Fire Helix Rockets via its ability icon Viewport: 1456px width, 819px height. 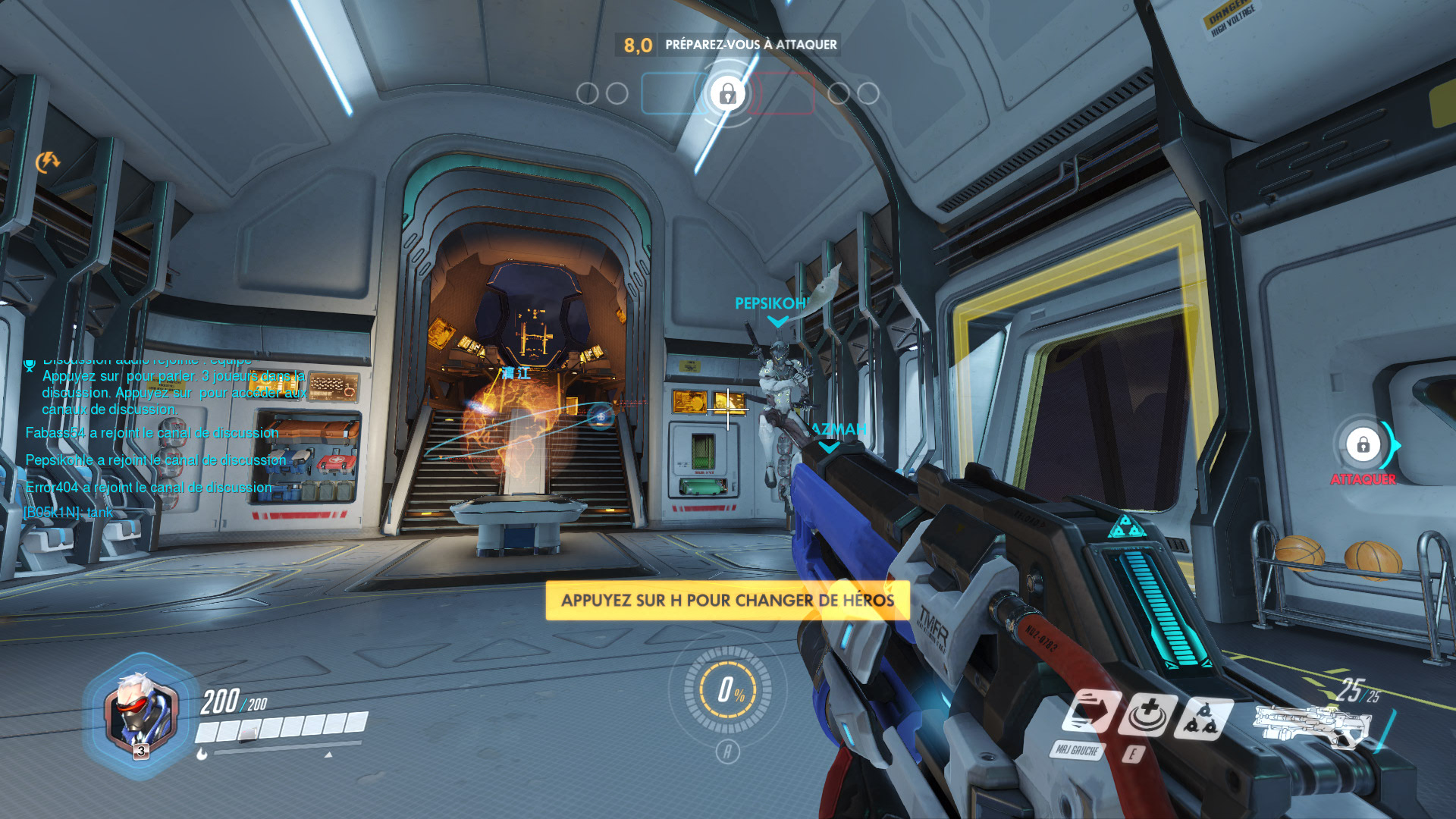(1203, 717)
